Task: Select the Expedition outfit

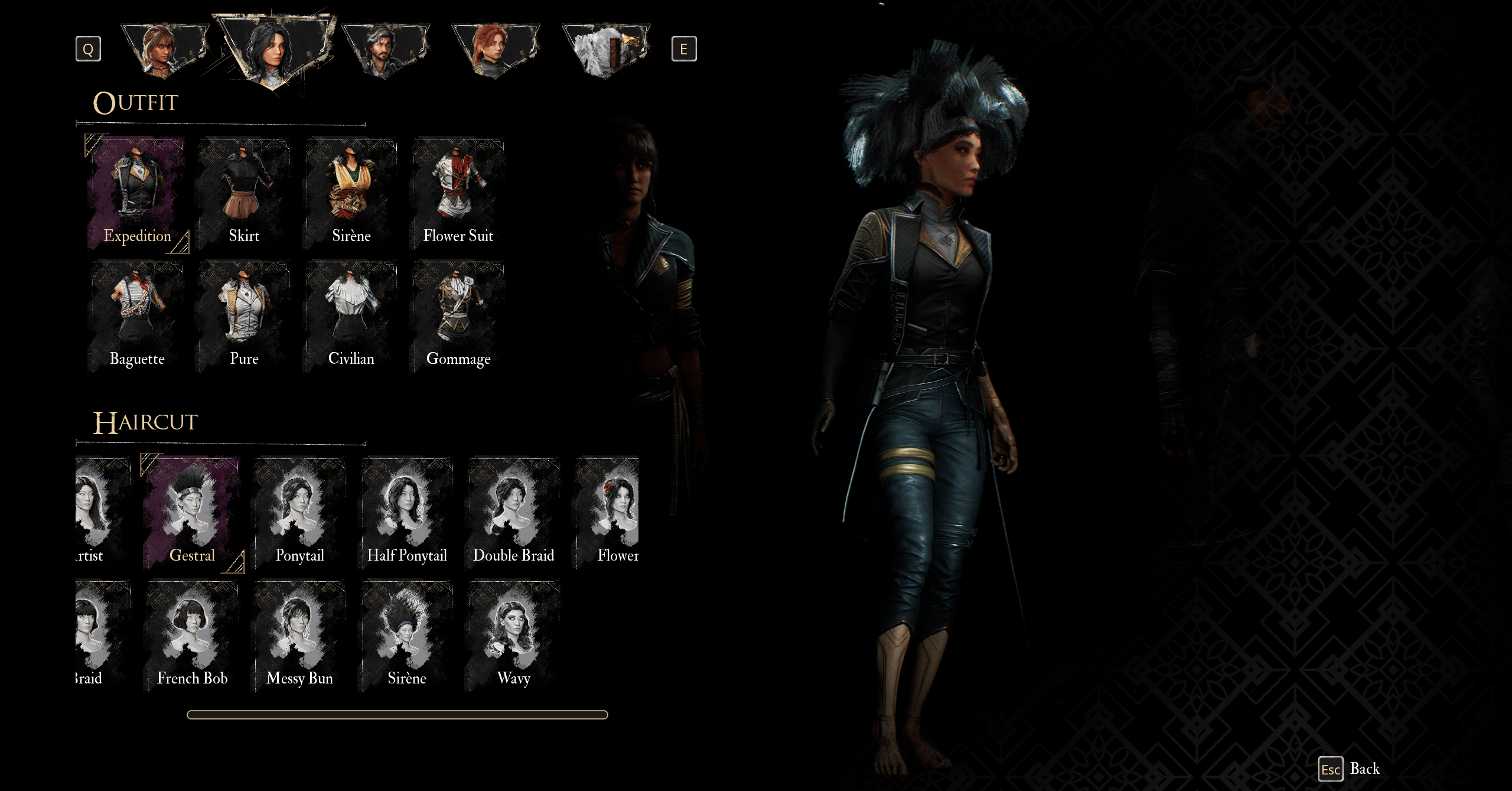Action: pos(136,194)
